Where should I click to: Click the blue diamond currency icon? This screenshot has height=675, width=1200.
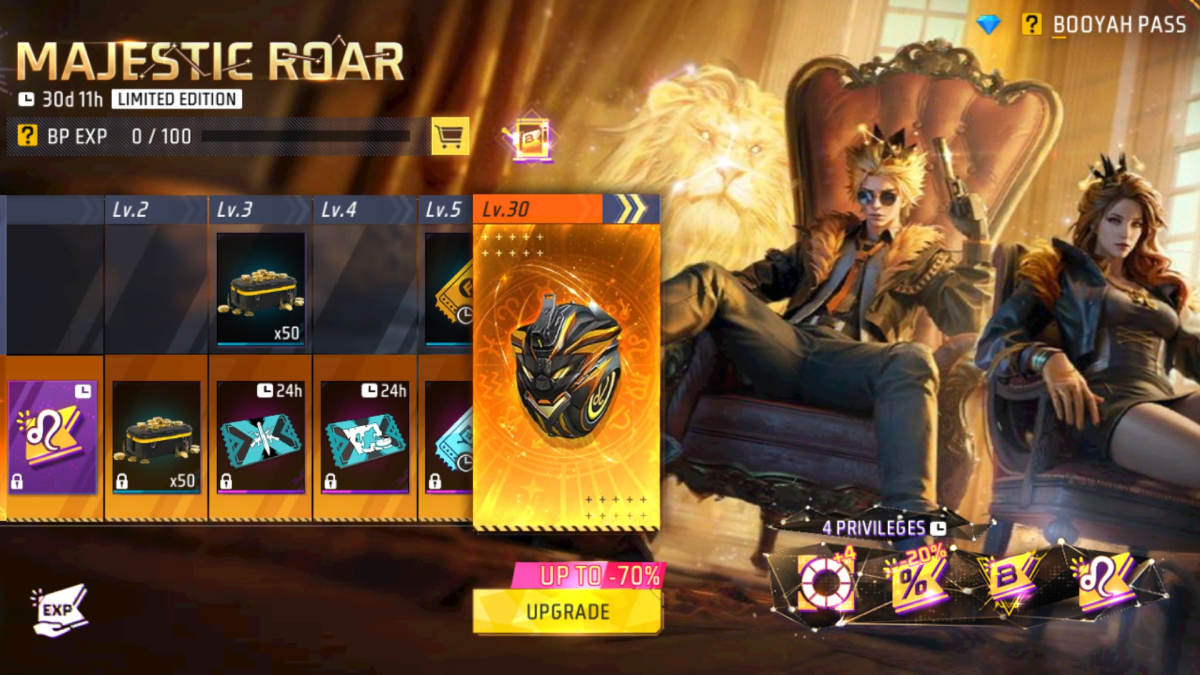point(989,25)
